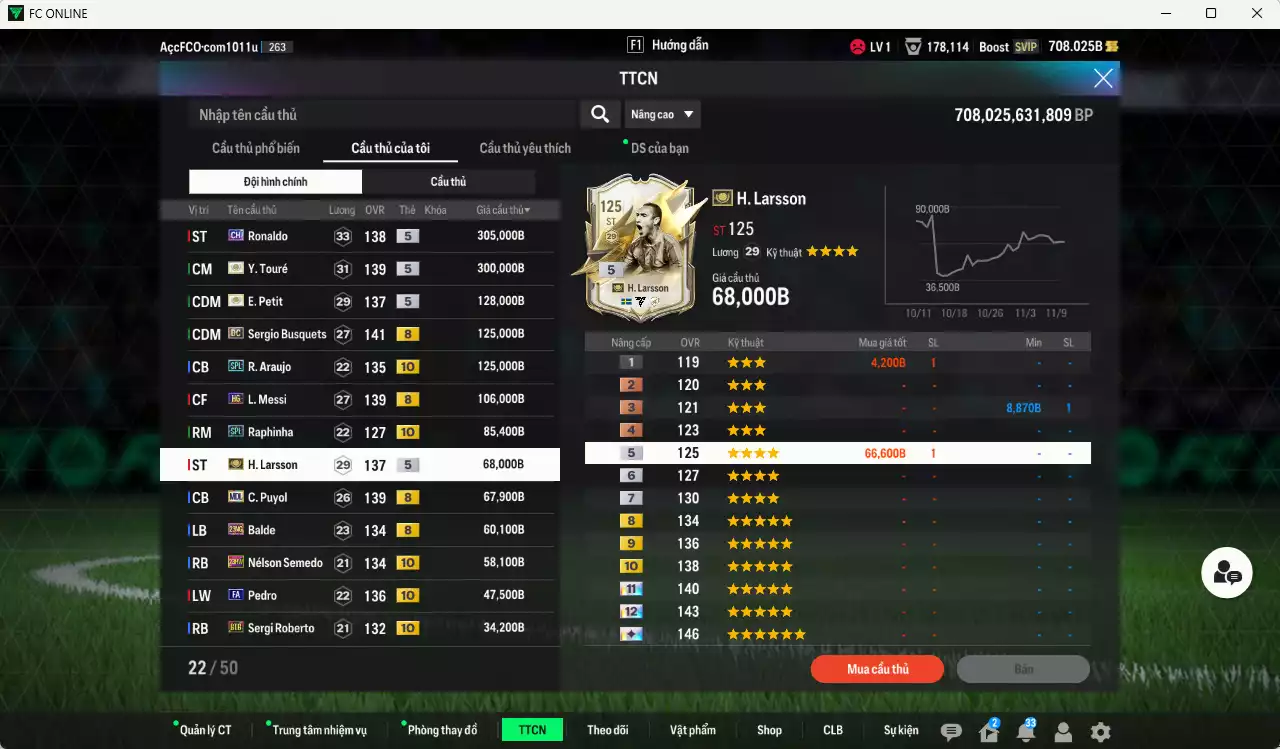Click the search magnifier icon
This screenshot has height=749, width=1280.
pyautogui.click(x=599, y=114)
